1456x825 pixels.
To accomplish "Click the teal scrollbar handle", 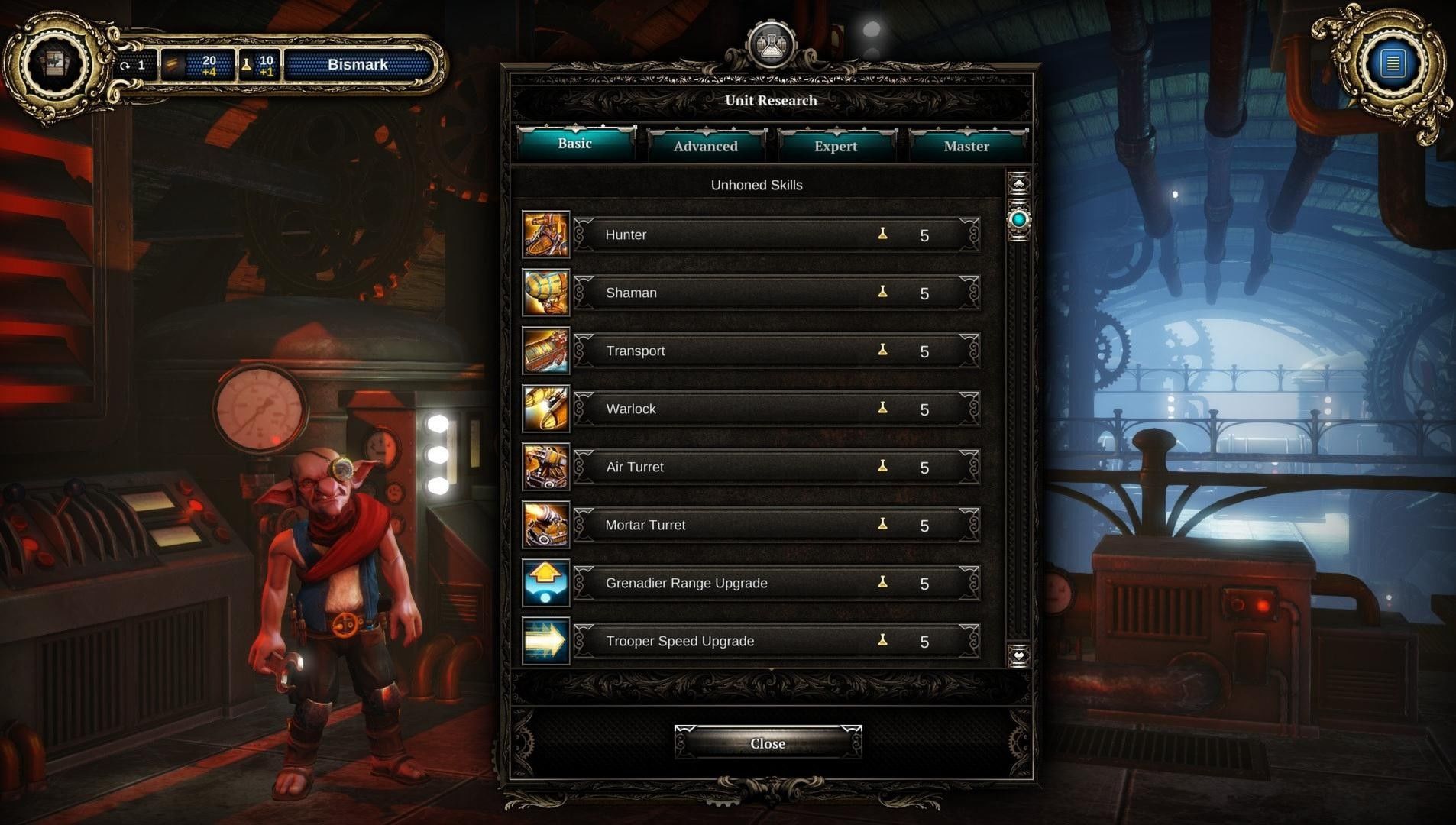I will 1018,220.
